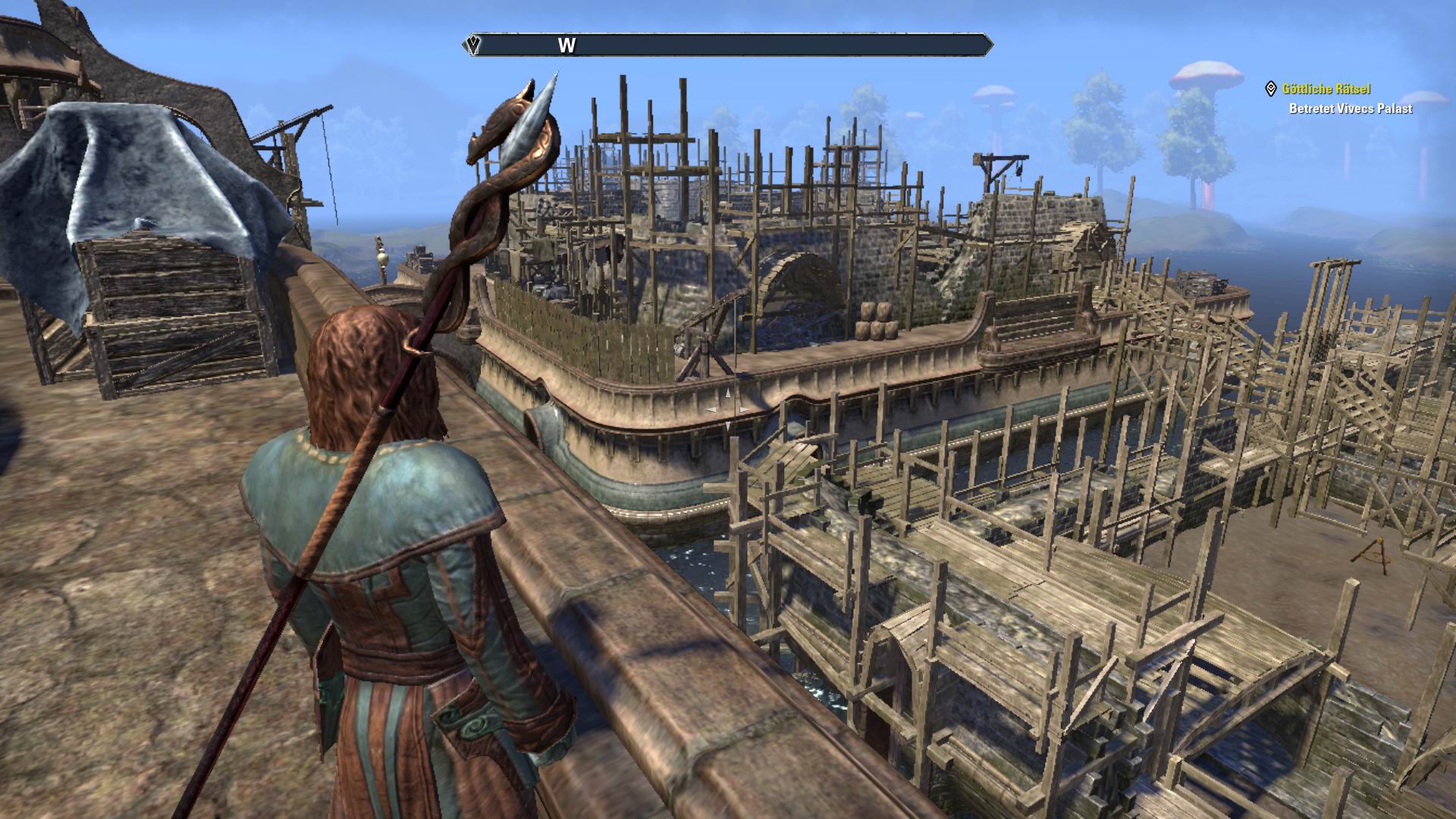Click the W cardinal marker on the compass
The image size is (1456, 819).
(x=565, y=45)
